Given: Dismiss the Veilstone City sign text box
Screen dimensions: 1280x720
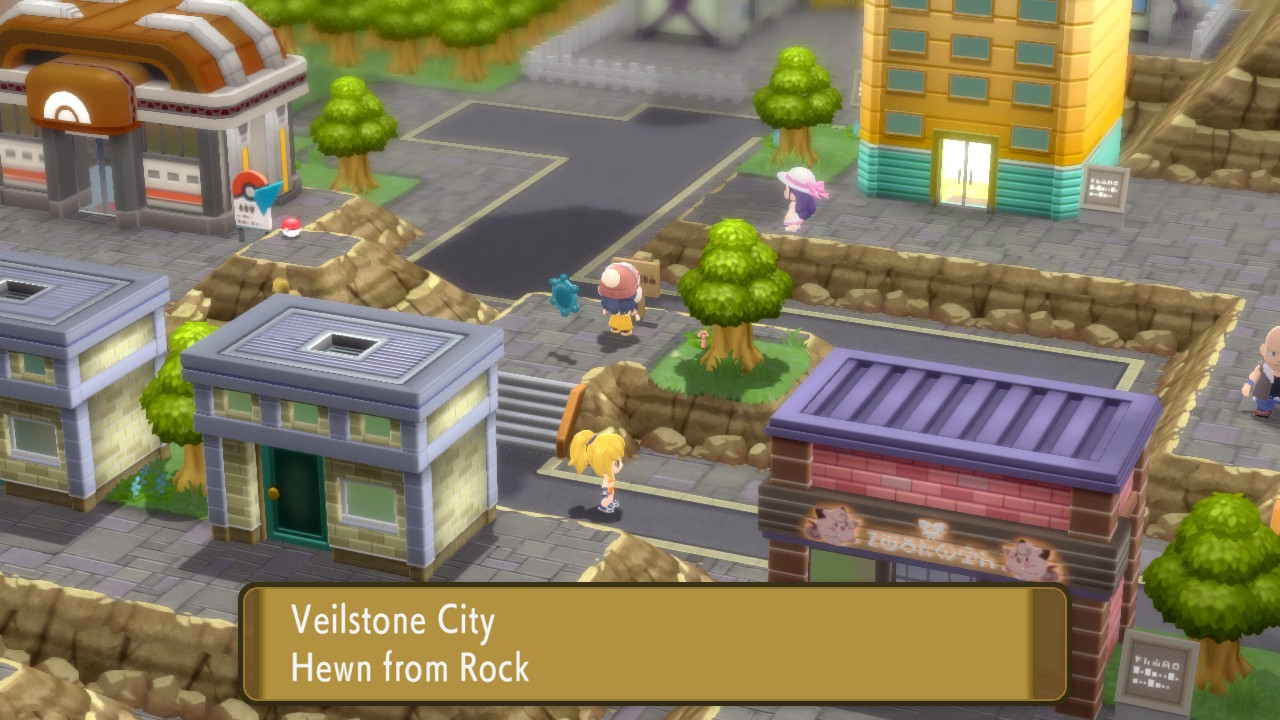Looking at the screenshot, I should (655, 643).
